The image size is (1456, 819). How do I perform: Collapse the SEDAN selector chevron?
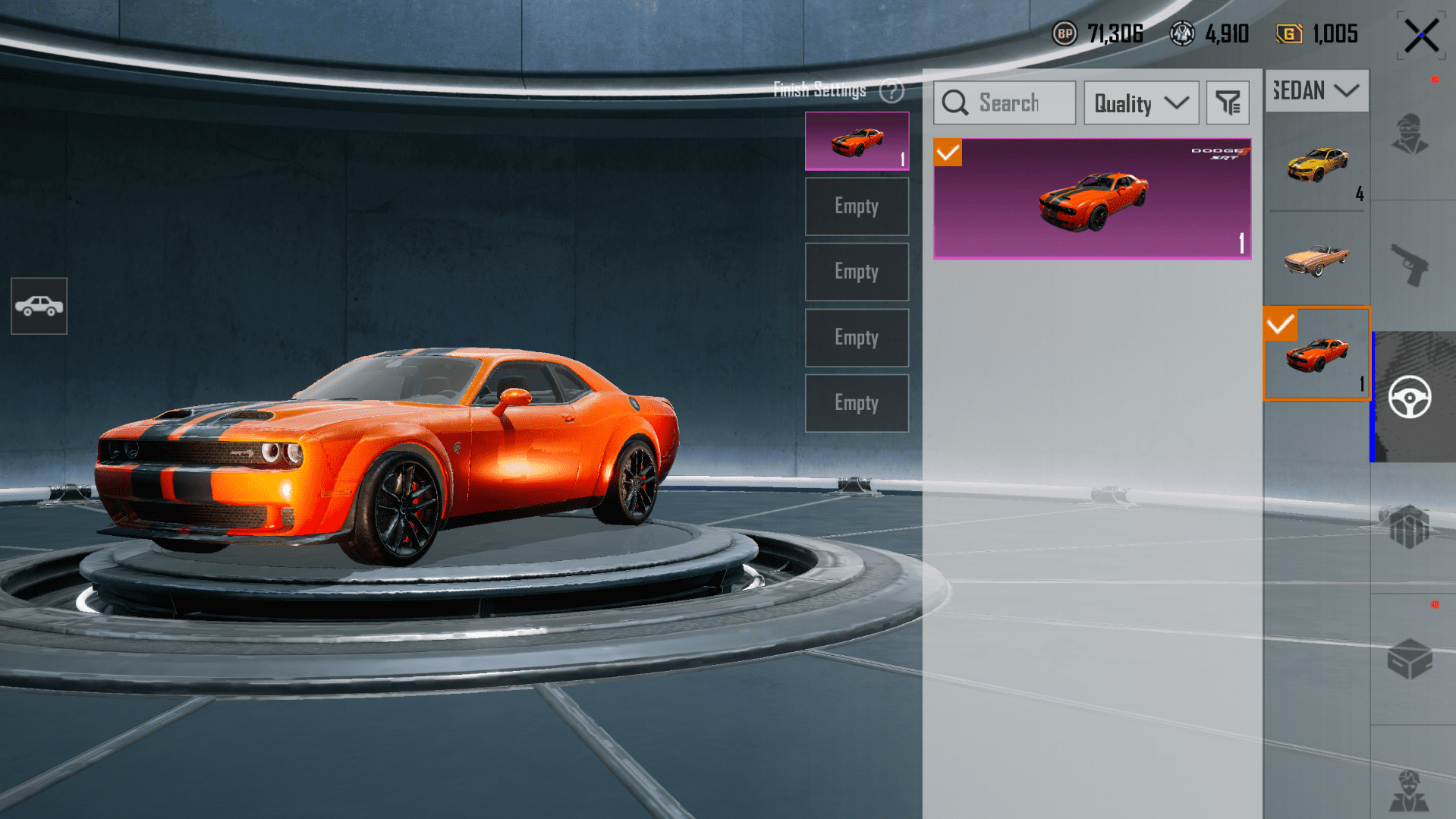coord(1347,90)
